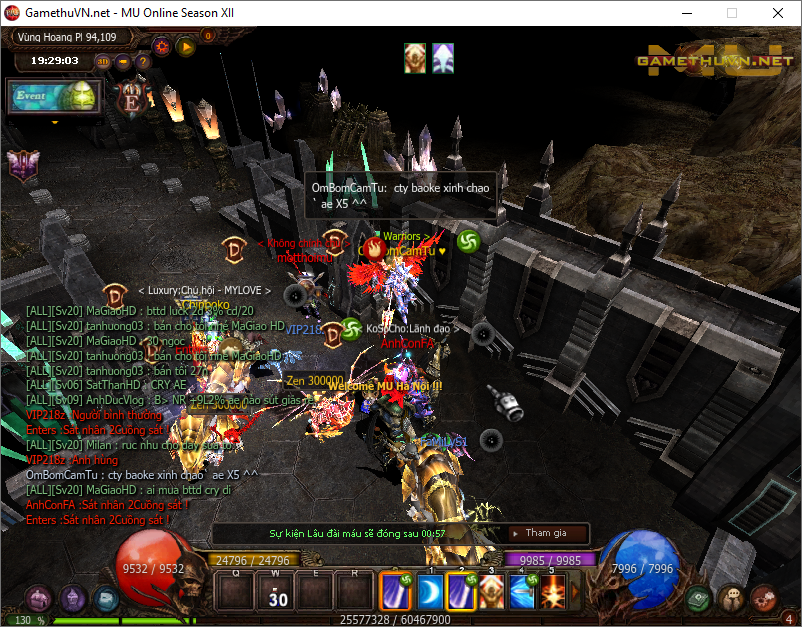Close the MU Online game window
Screen dimensions: 802x627
coord(778,14)
